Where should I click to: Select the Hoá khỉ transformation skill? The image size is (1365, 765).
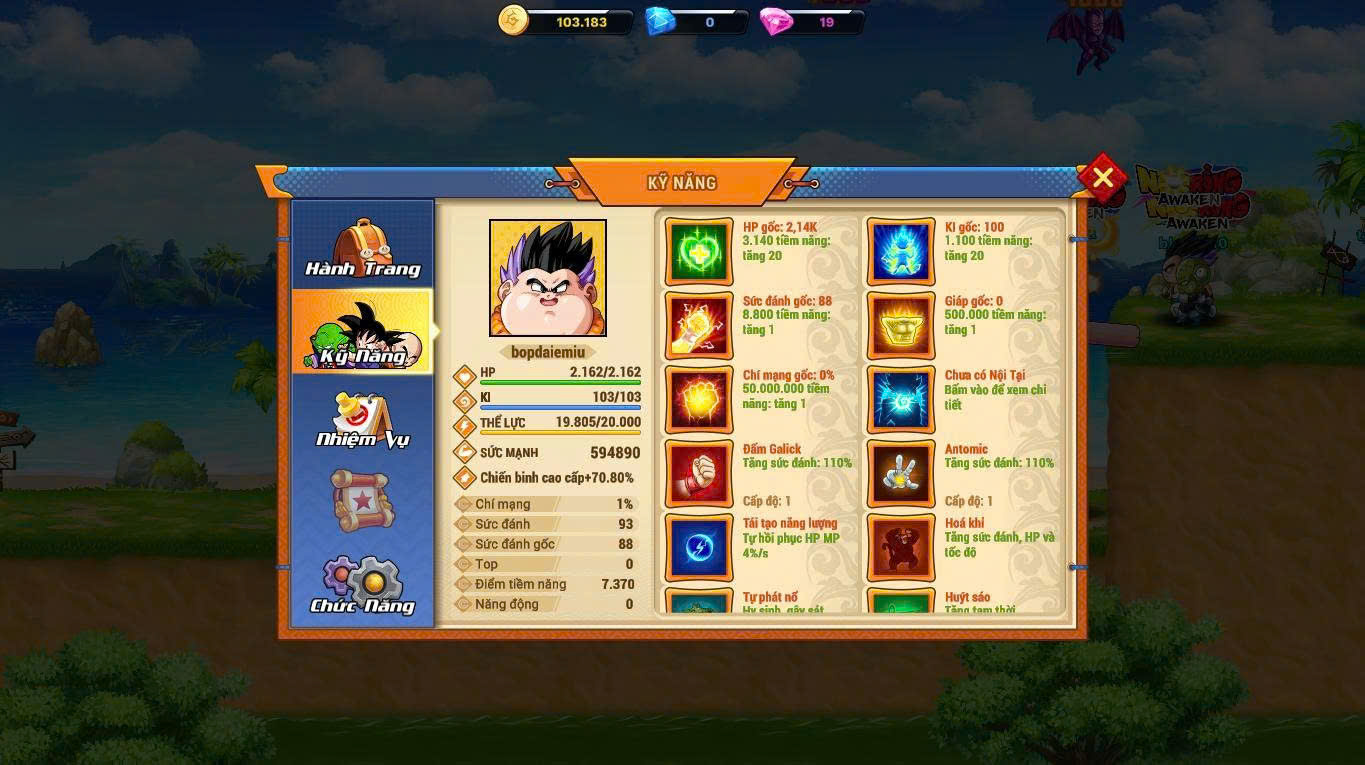pyautogui.click(x=901, y=547)
